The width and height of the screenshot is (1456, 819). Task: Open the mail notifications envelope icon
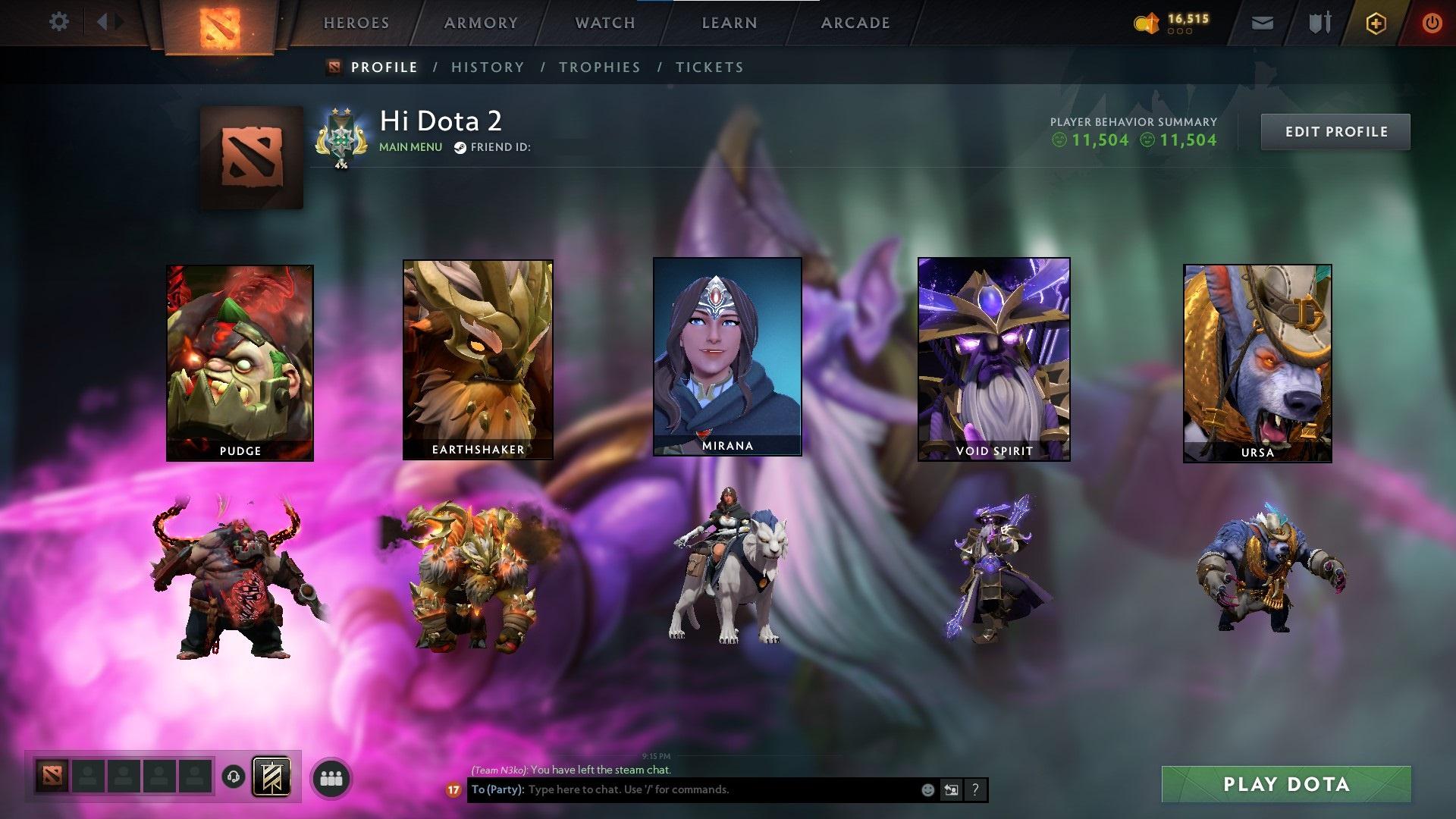pos(1261,23)
